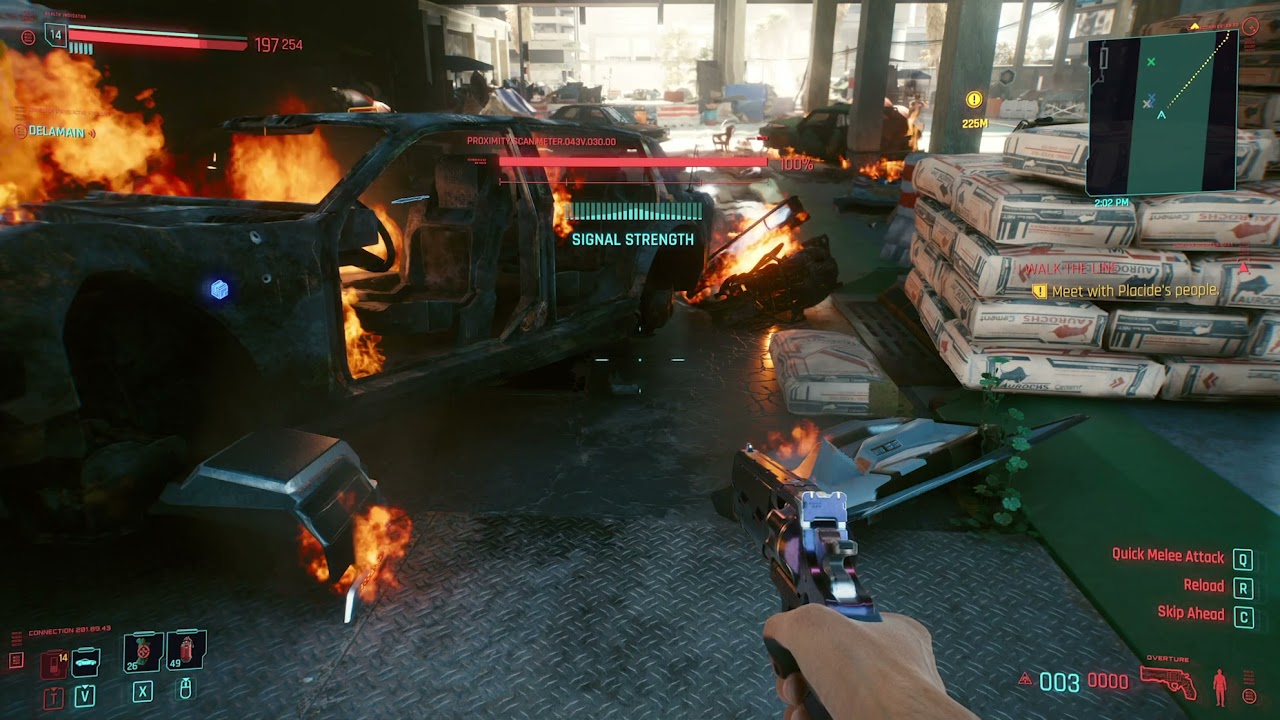Viewport: 1280px width, 720px height.
Task: Click the vehicle summon car icon
Action: (x=86, y=663)
